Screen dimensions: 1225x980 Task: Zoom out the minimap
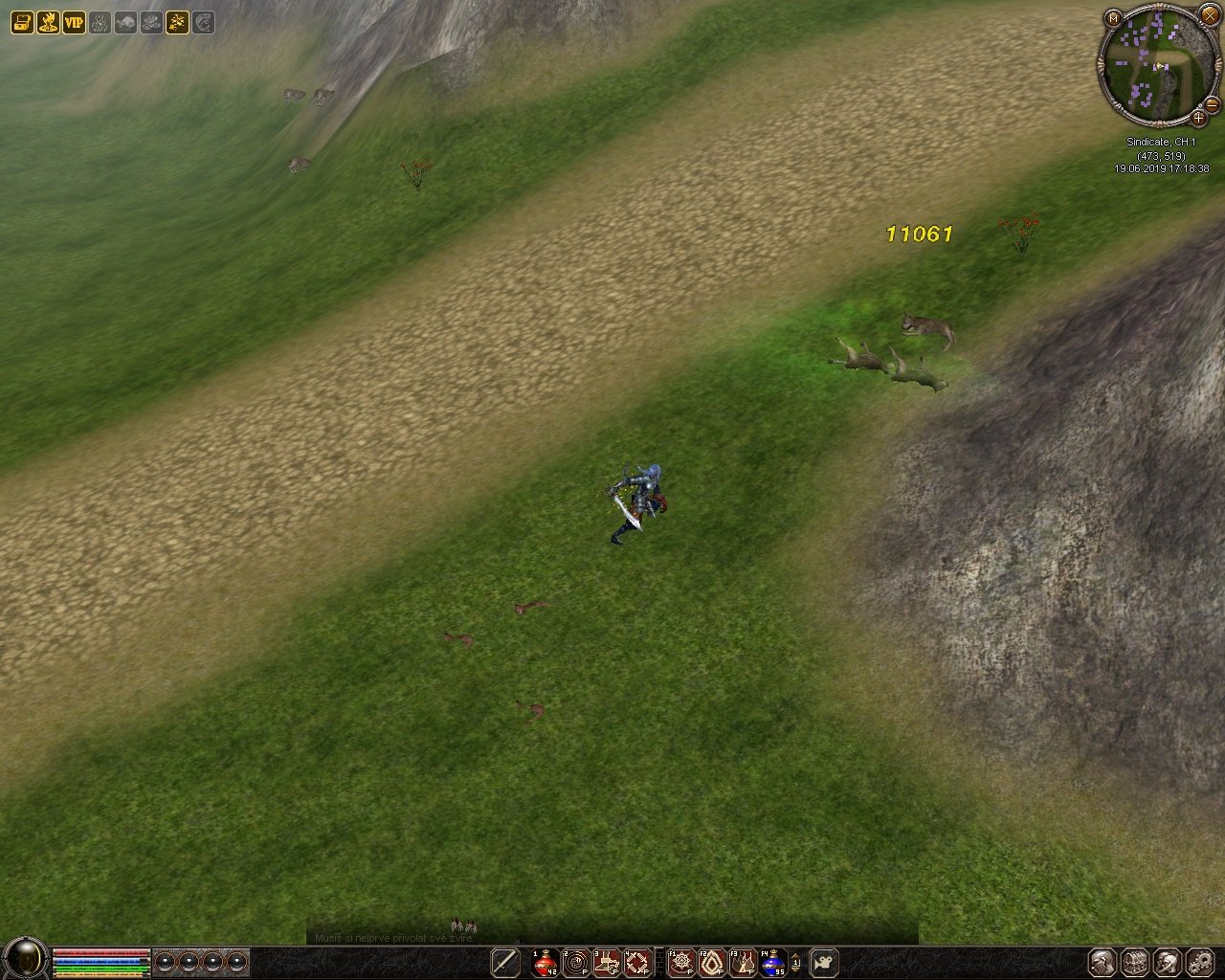(1212, 103)
